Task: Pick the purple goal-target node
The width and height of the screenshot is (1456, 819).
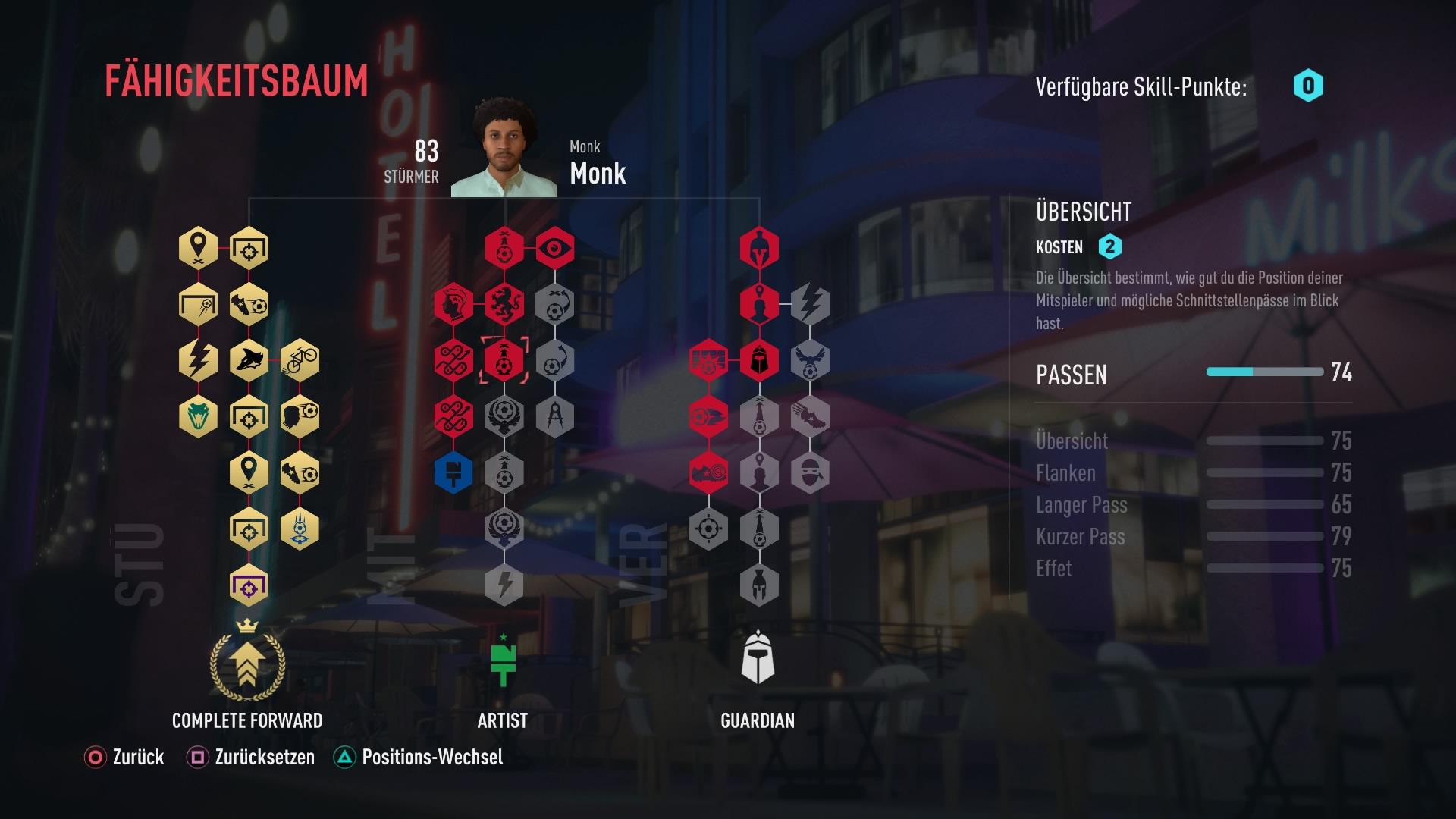Action: click(x=249, y=585)
